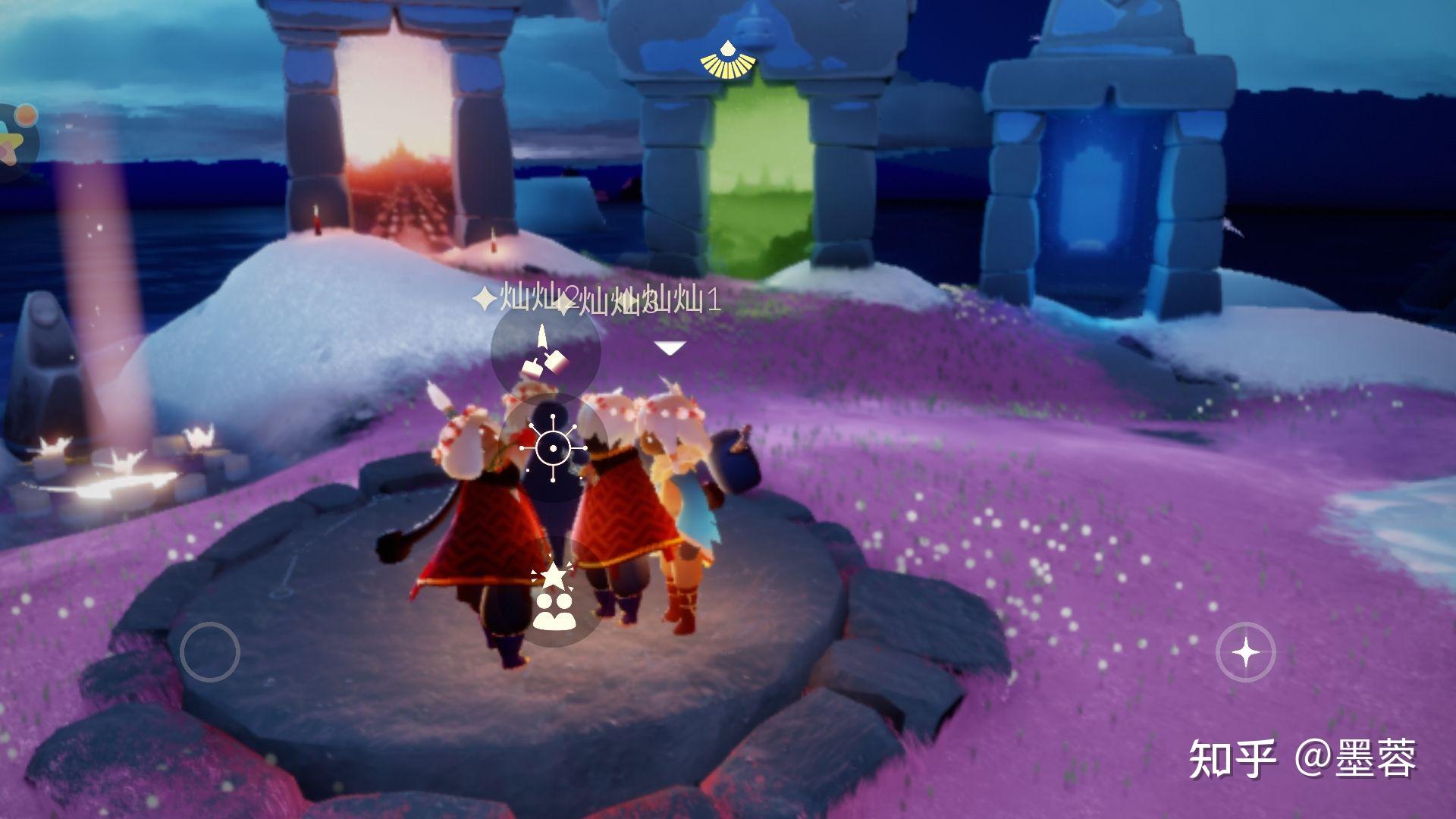Tap the virtual joystick circle
This screenshot has width=1456, height=819.
[210, 651]
